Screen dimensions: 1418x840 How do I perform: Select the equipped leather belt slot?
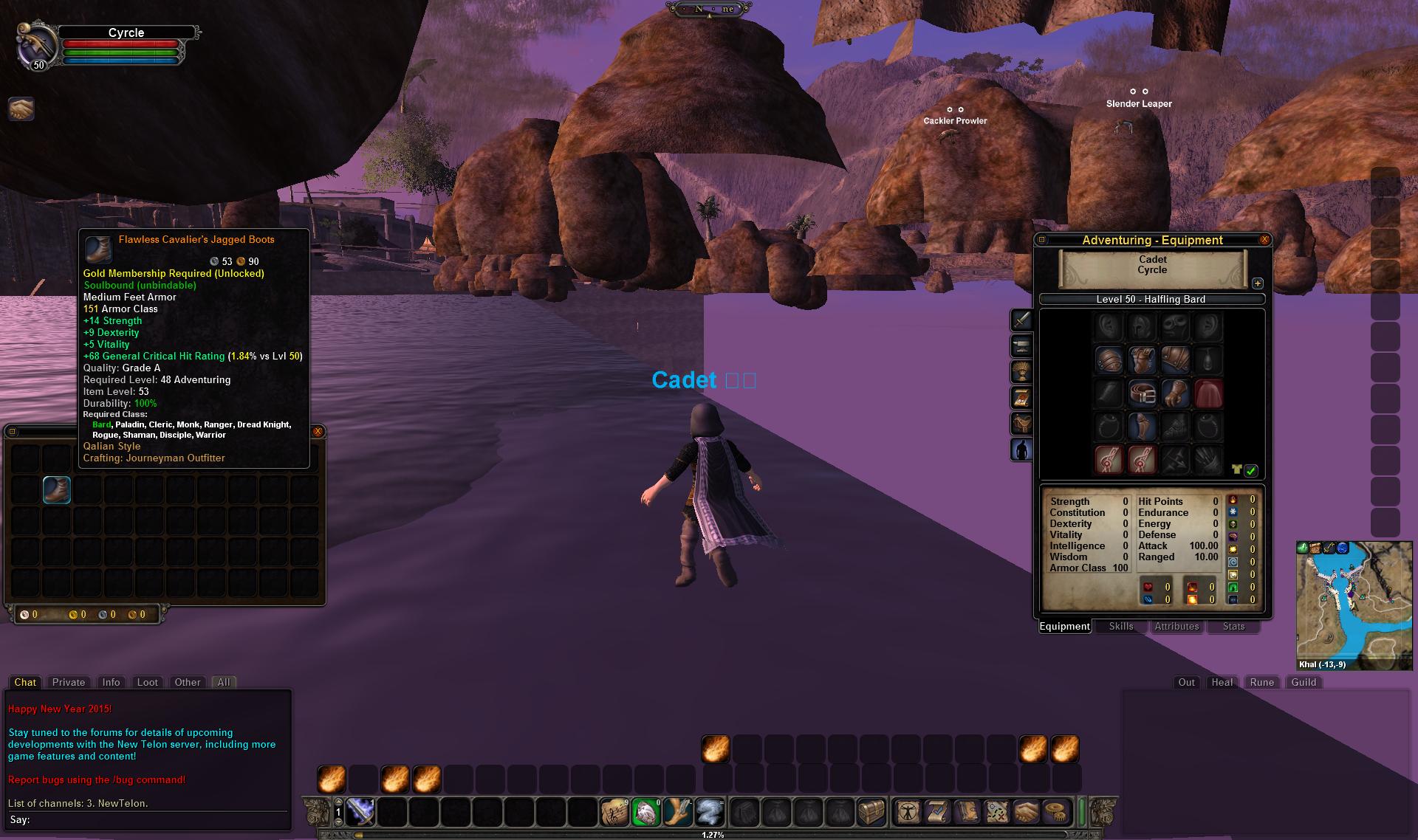1142,394
